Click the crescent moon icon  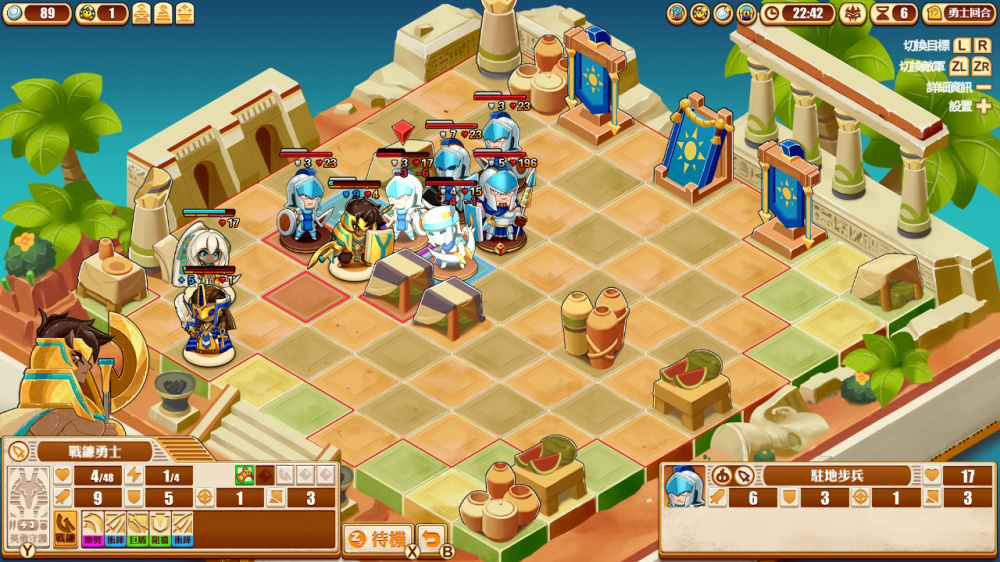pos(723,13)
